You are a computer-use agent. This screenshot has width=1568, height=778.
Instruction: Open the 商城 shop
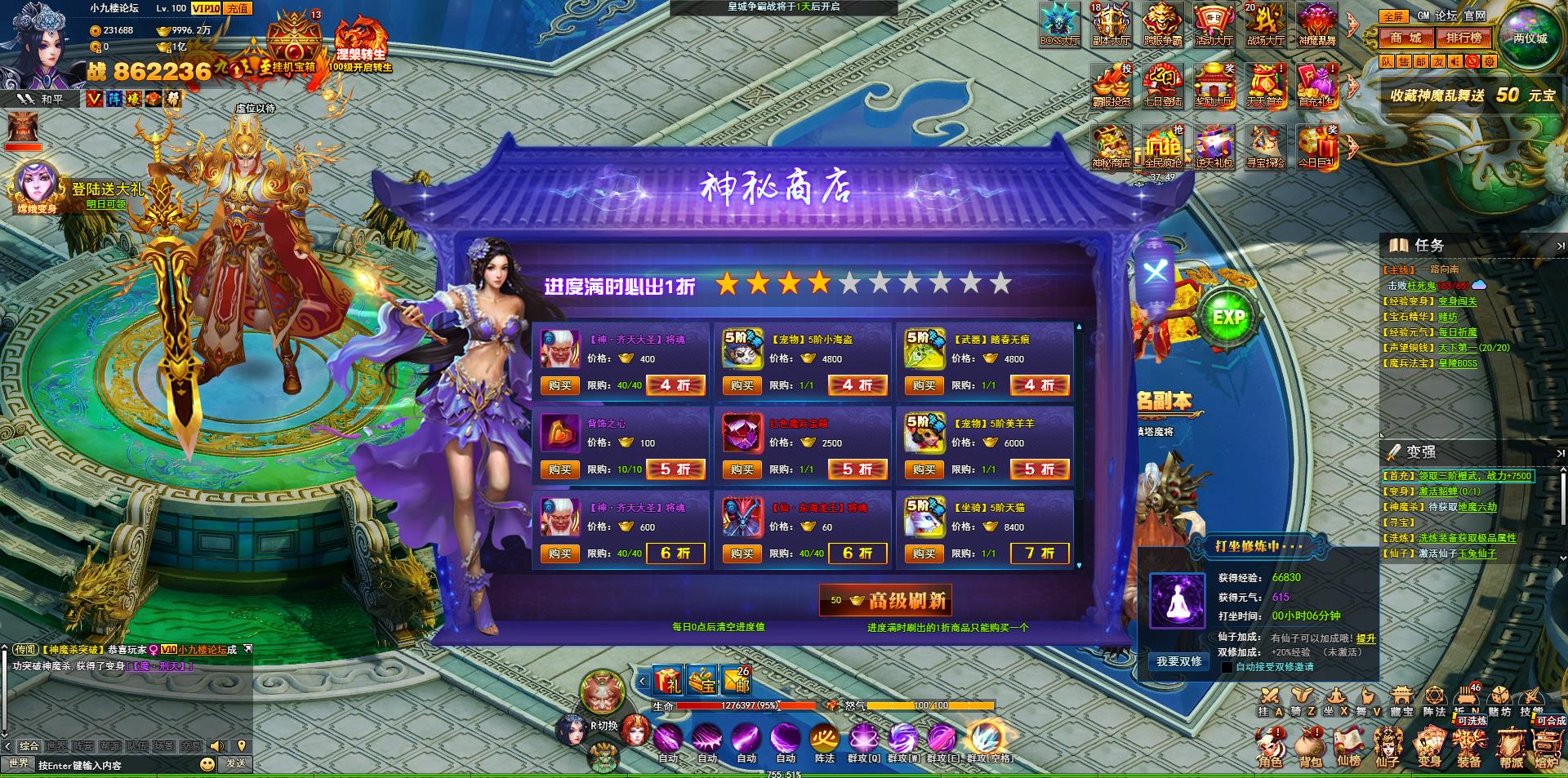[1406, 38]
